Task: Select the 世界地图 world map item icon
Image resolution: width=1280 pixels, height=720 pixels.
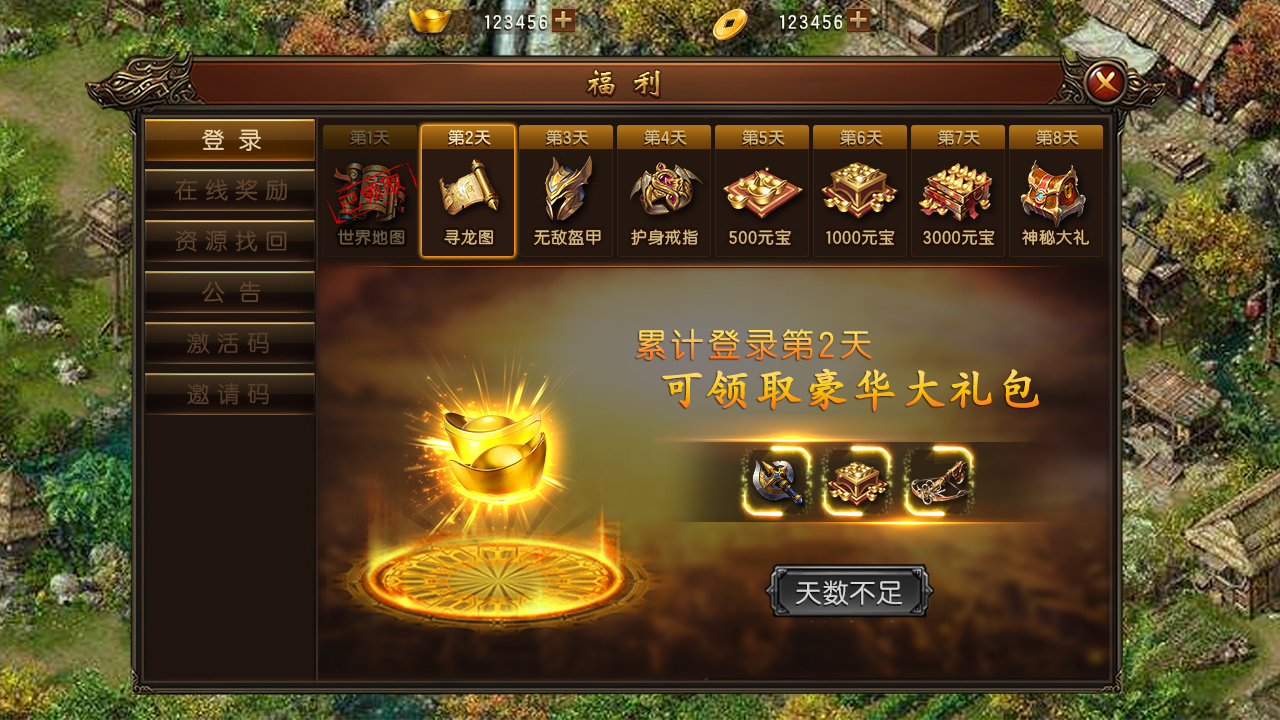Action: tap(372, 198)
